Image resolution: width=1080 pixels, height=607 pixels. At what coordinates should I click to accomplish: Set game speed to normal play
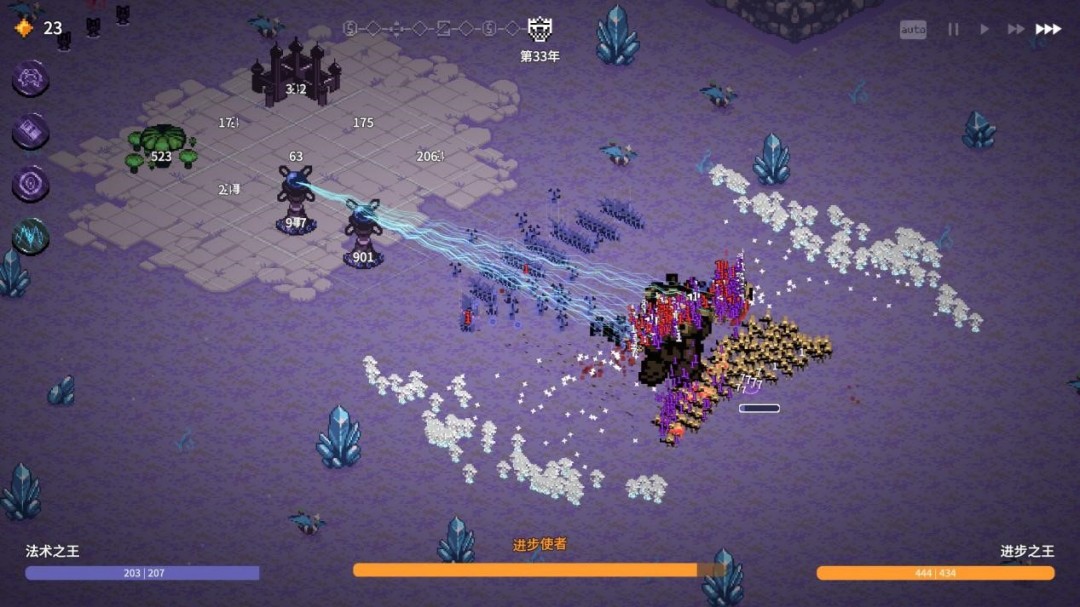(x=984, y=30)
